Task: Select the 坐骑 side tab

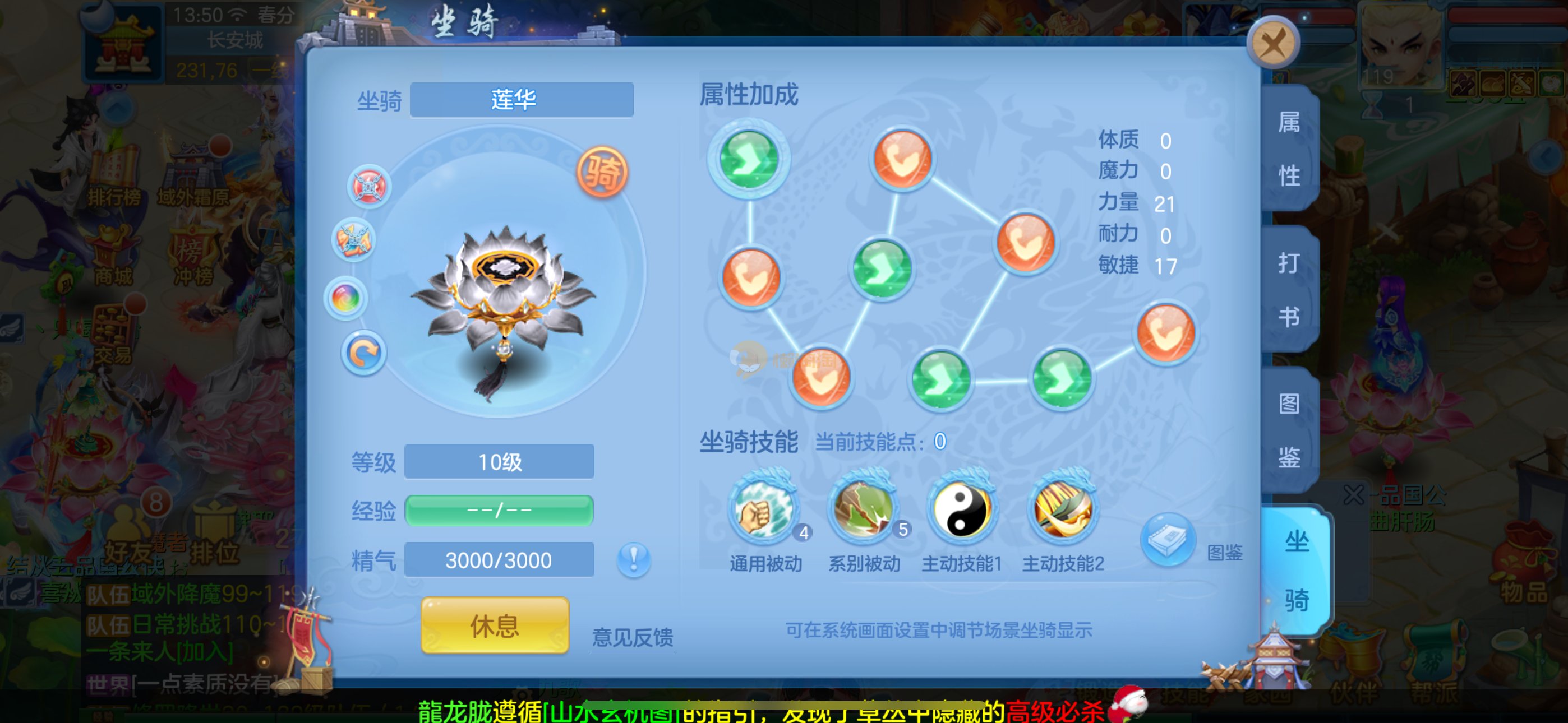Action: 1296,570
